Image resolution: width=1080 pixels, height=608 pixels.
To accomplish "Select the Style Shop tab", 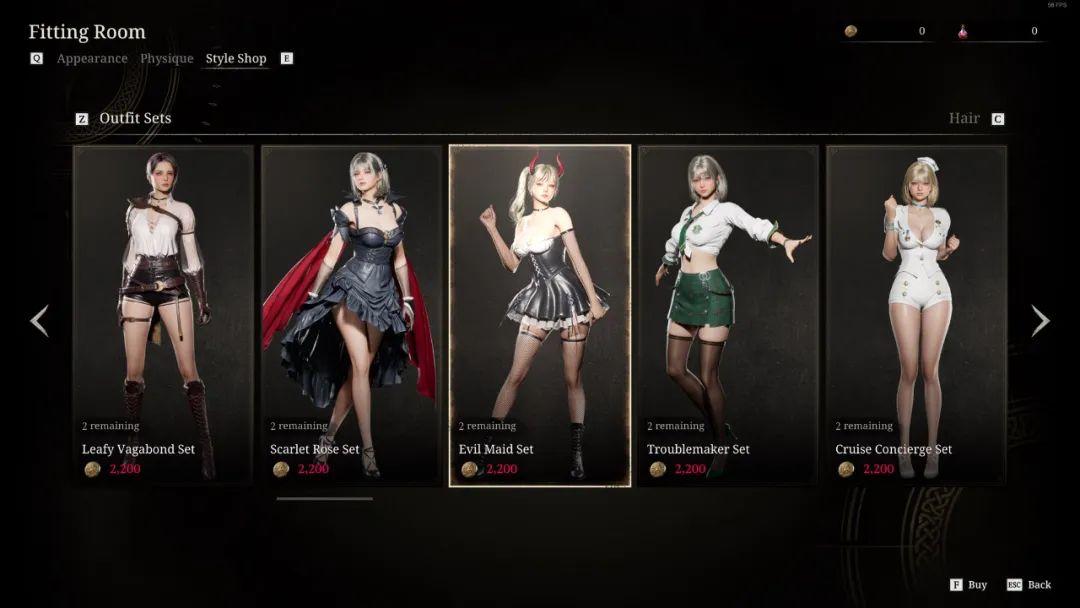I will [x=236, y=59].
